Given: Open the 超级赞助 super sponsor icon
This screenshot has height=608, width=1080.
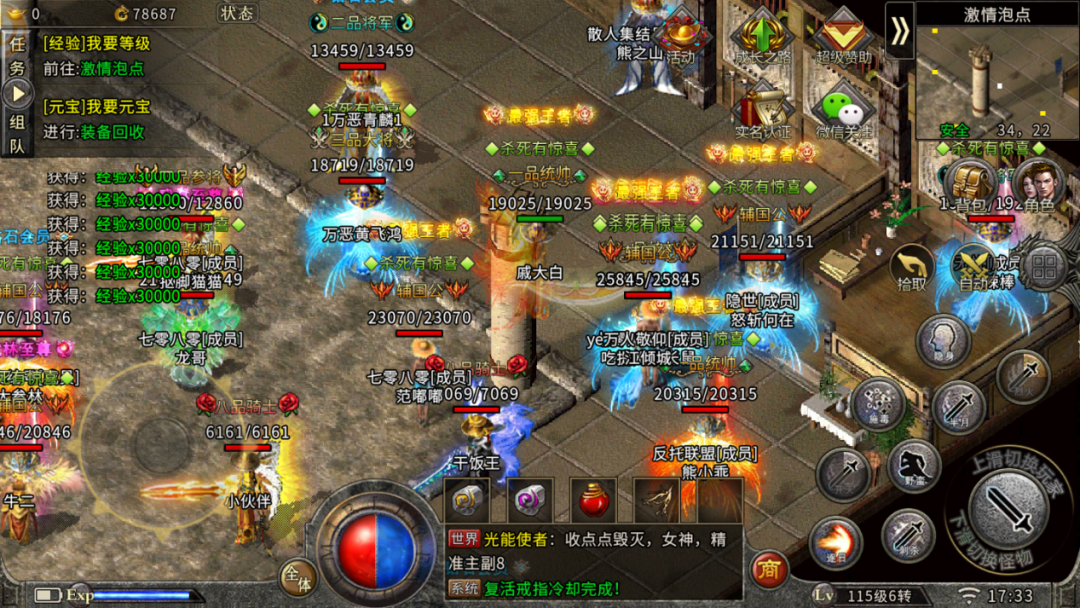Looking at the screenshot, I should (843, 38).
